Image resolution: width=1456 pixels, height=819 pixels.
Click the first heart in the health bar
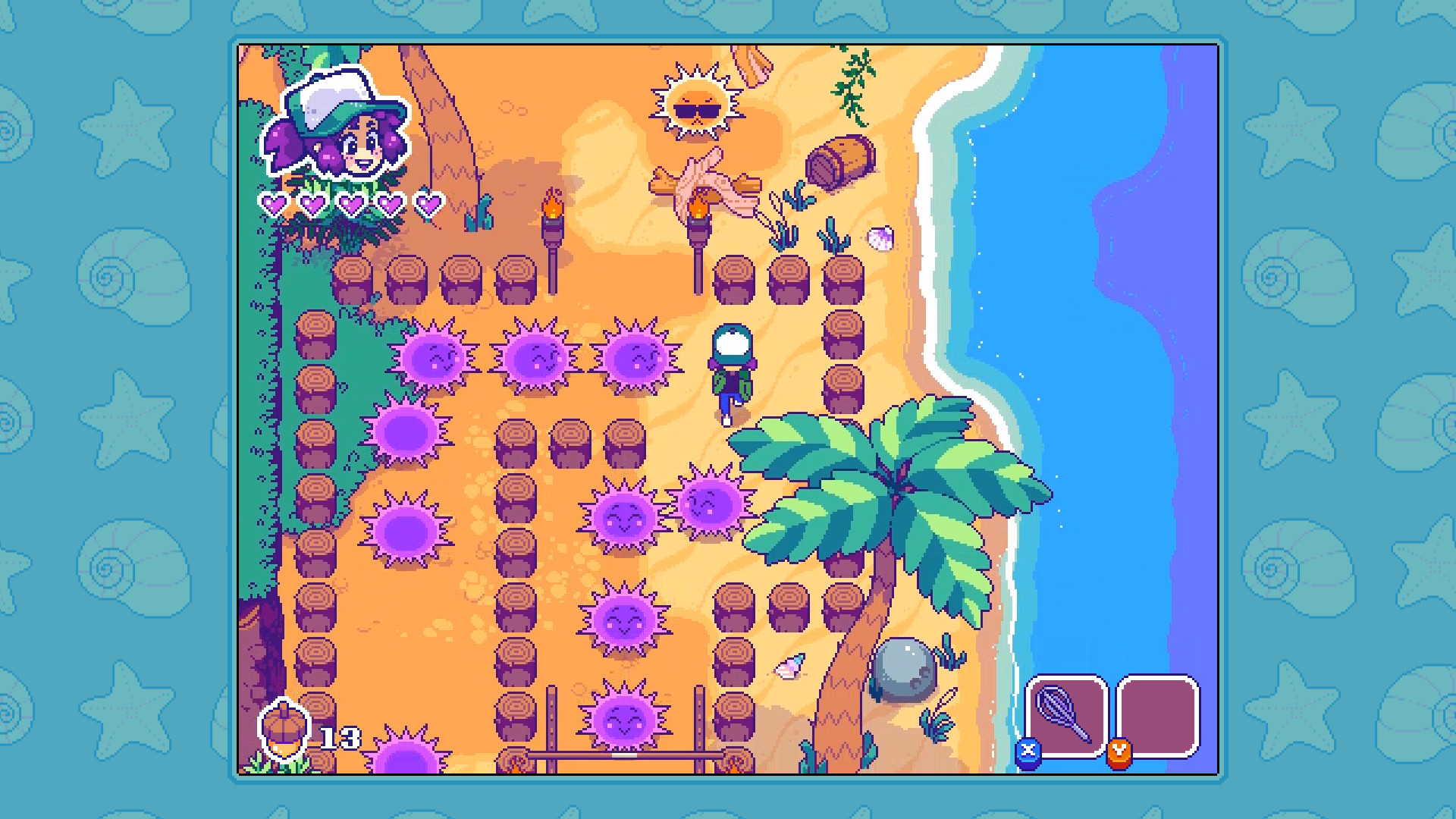pos(273,203)
